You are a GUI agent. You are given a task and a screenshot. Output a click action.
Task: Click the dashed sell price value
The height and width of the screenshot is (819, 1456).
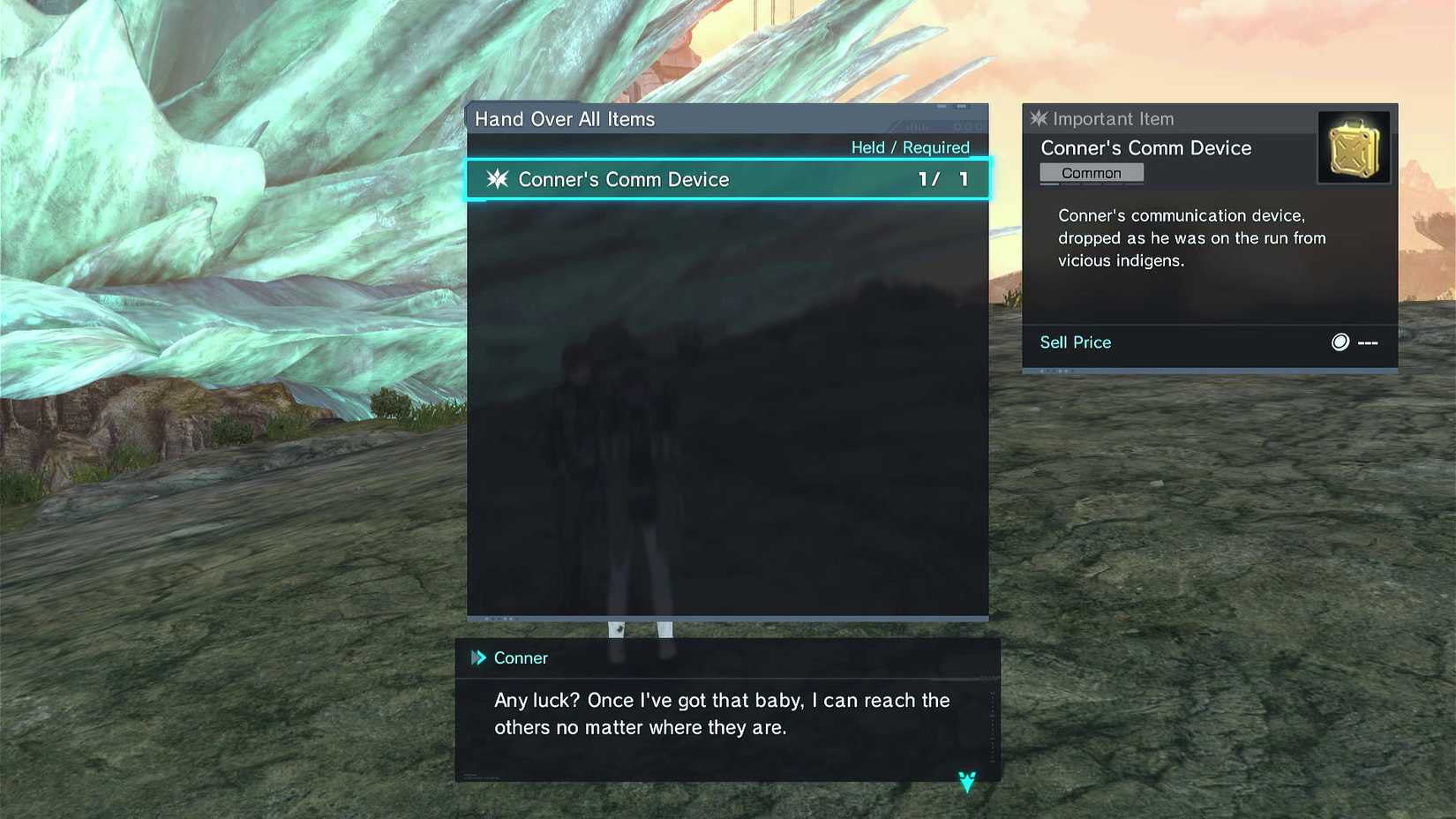point(1366,342)
